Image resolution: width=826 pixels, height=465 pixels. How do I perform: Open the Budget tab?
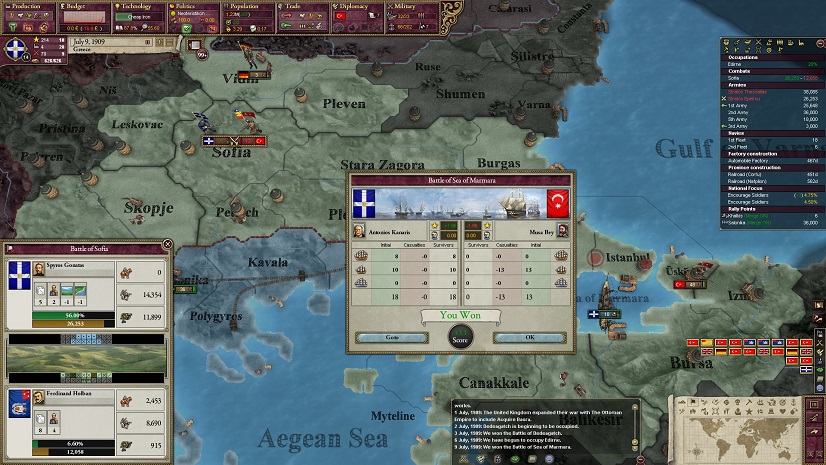[85, 5]
